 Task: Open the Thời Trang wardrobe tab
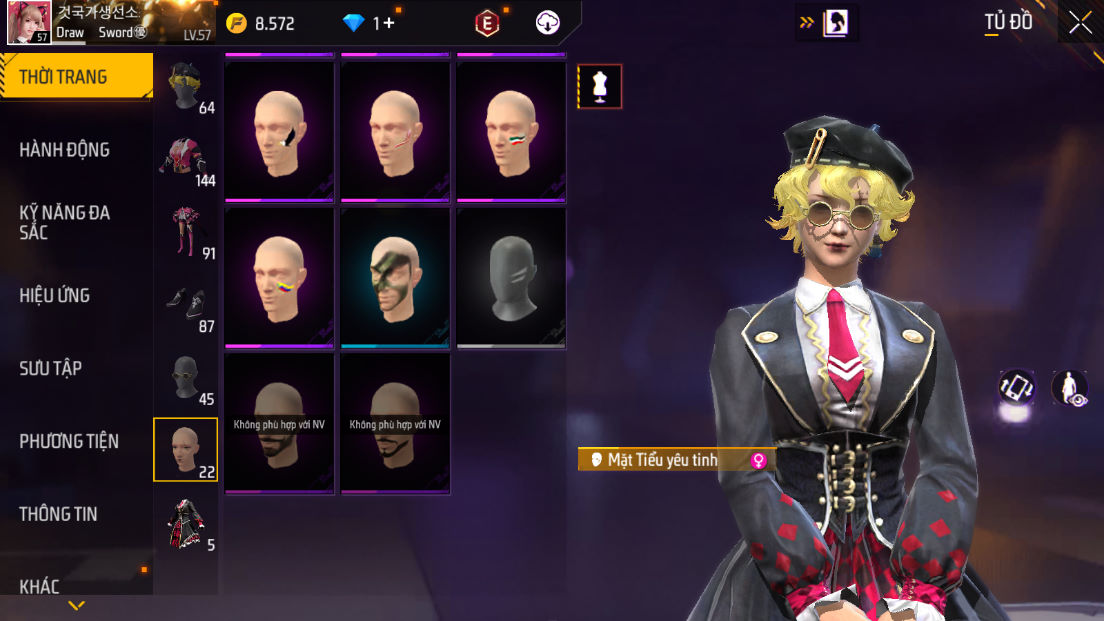point(76,77)
